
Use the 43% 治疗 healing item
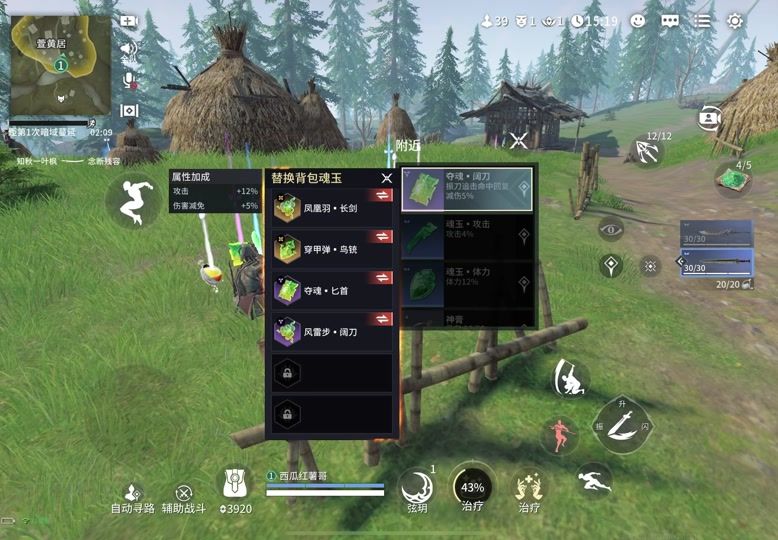click(x=471, y=487)
